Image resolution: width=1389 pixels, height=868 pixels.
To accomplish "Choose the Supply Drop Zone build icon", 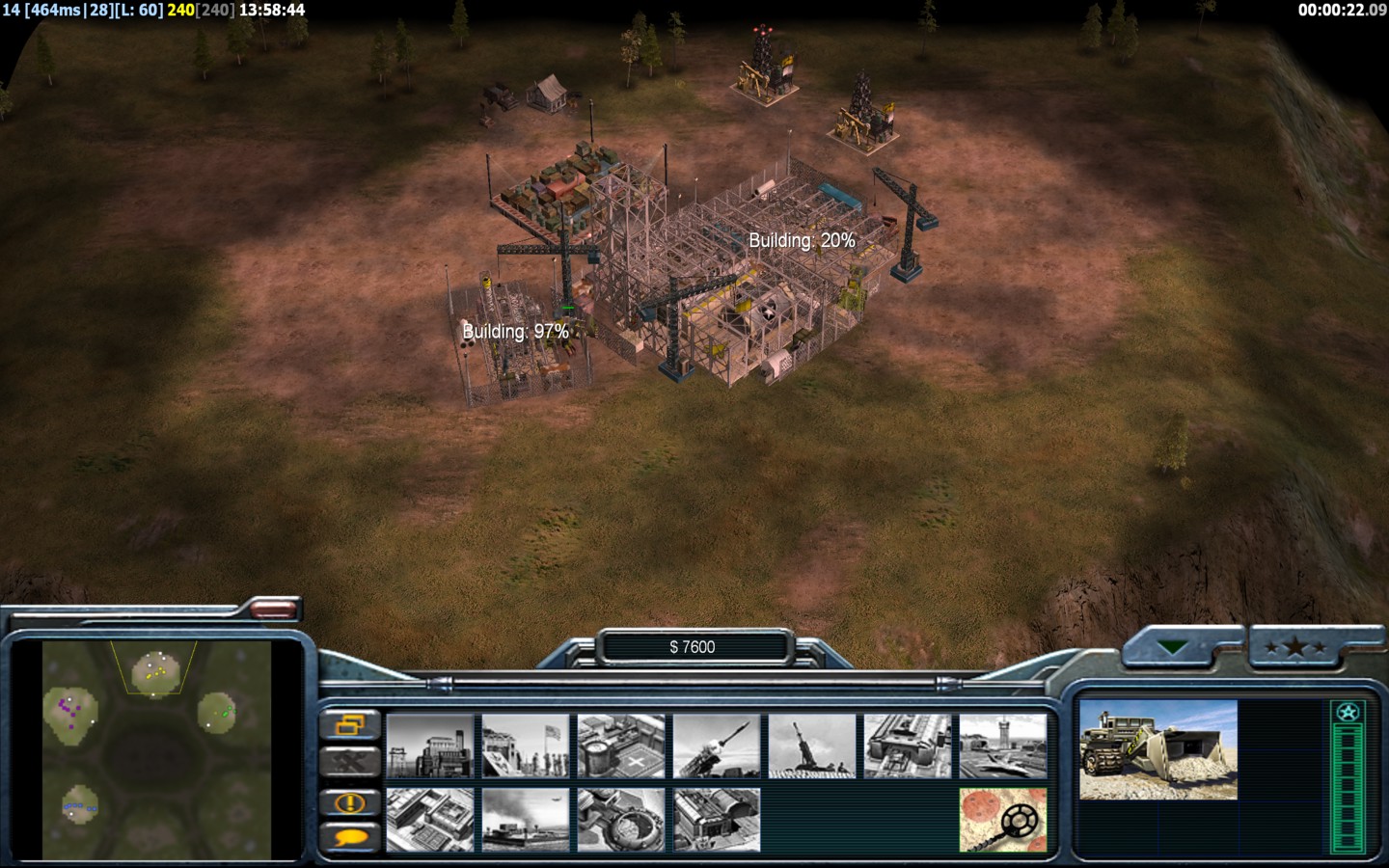I will 526,820.
